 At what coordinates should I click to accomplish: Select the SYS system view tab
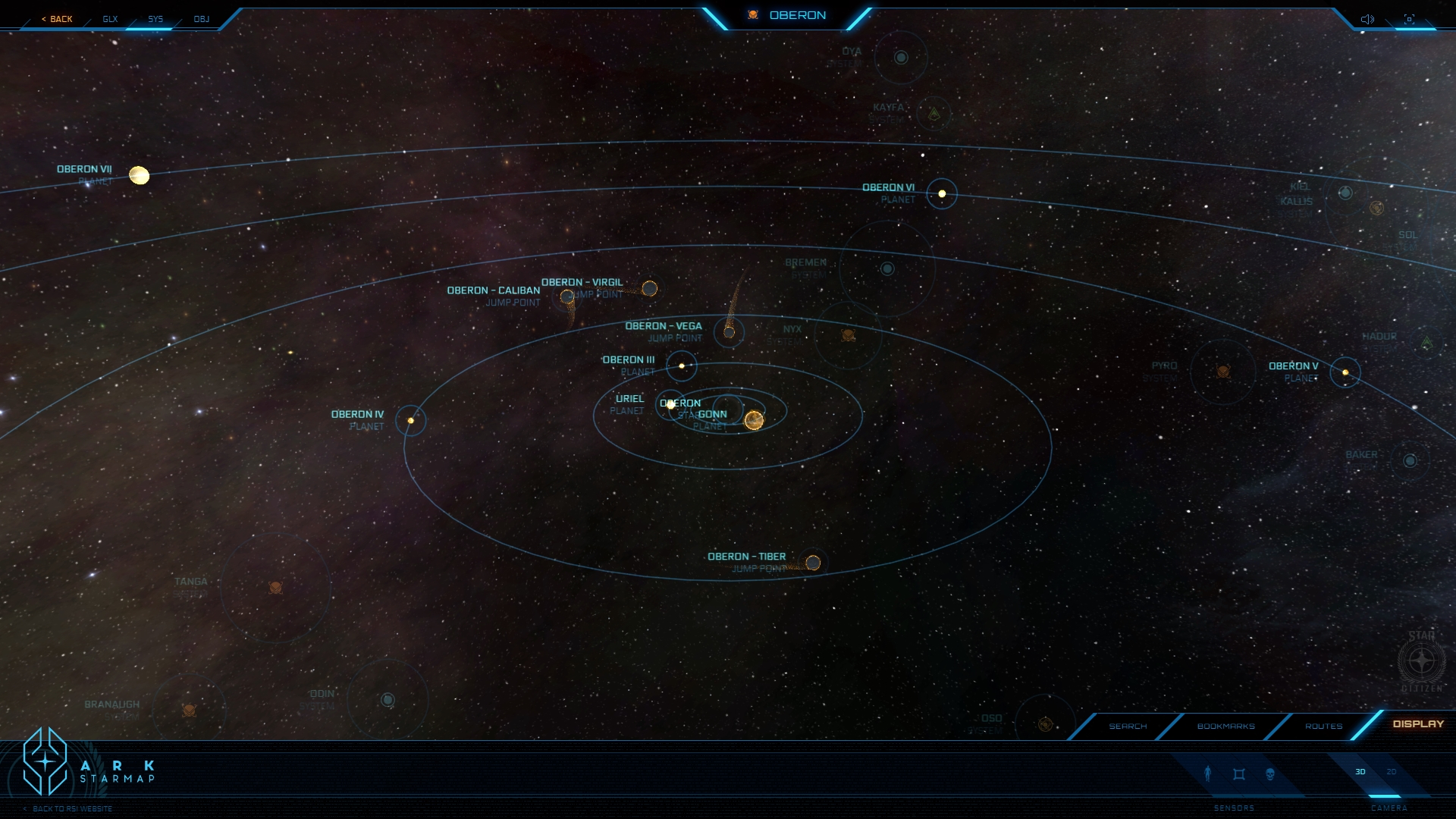tap(155, 19)
